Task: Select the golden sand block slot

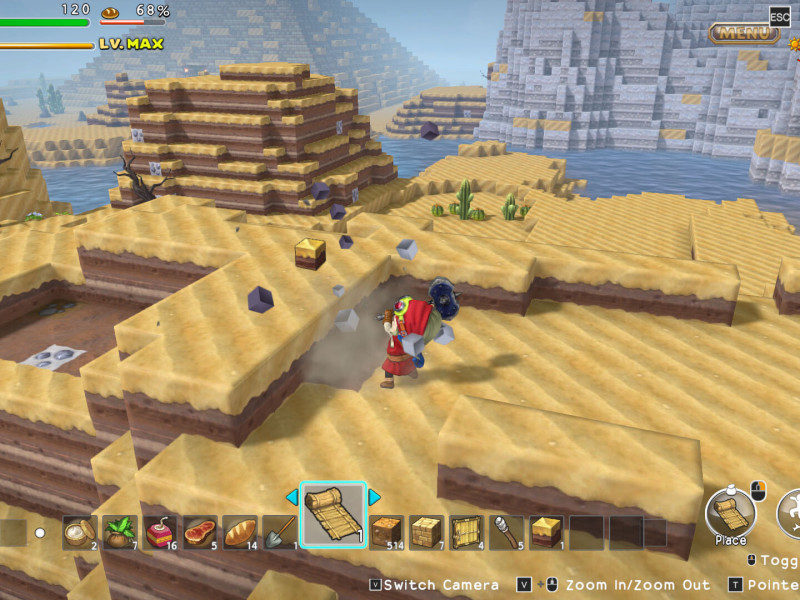Action: pyautogui.click(x=547, y=531)
